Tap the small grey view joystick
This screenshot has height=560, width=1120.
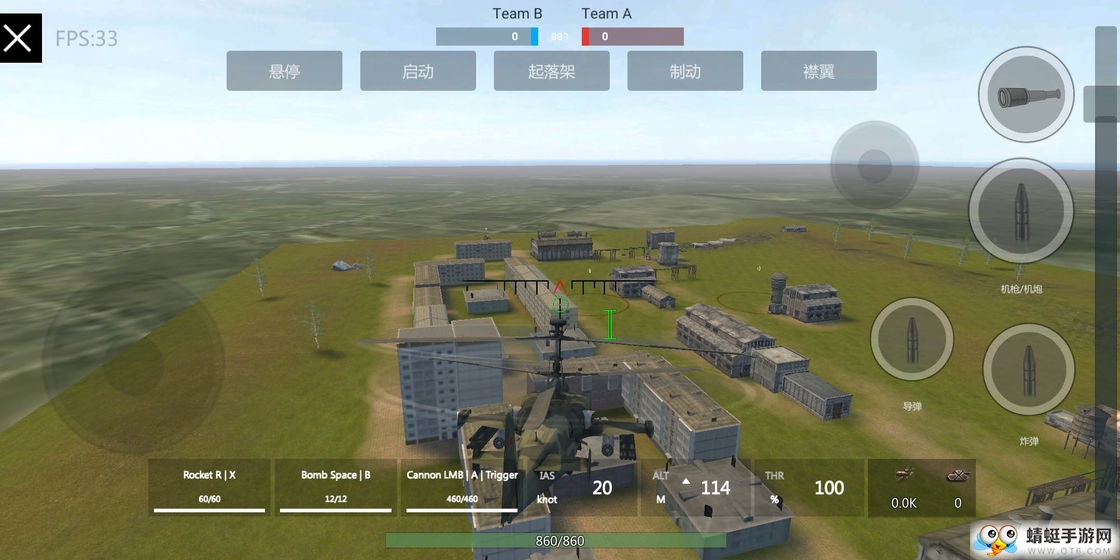(x=874, y=166)
